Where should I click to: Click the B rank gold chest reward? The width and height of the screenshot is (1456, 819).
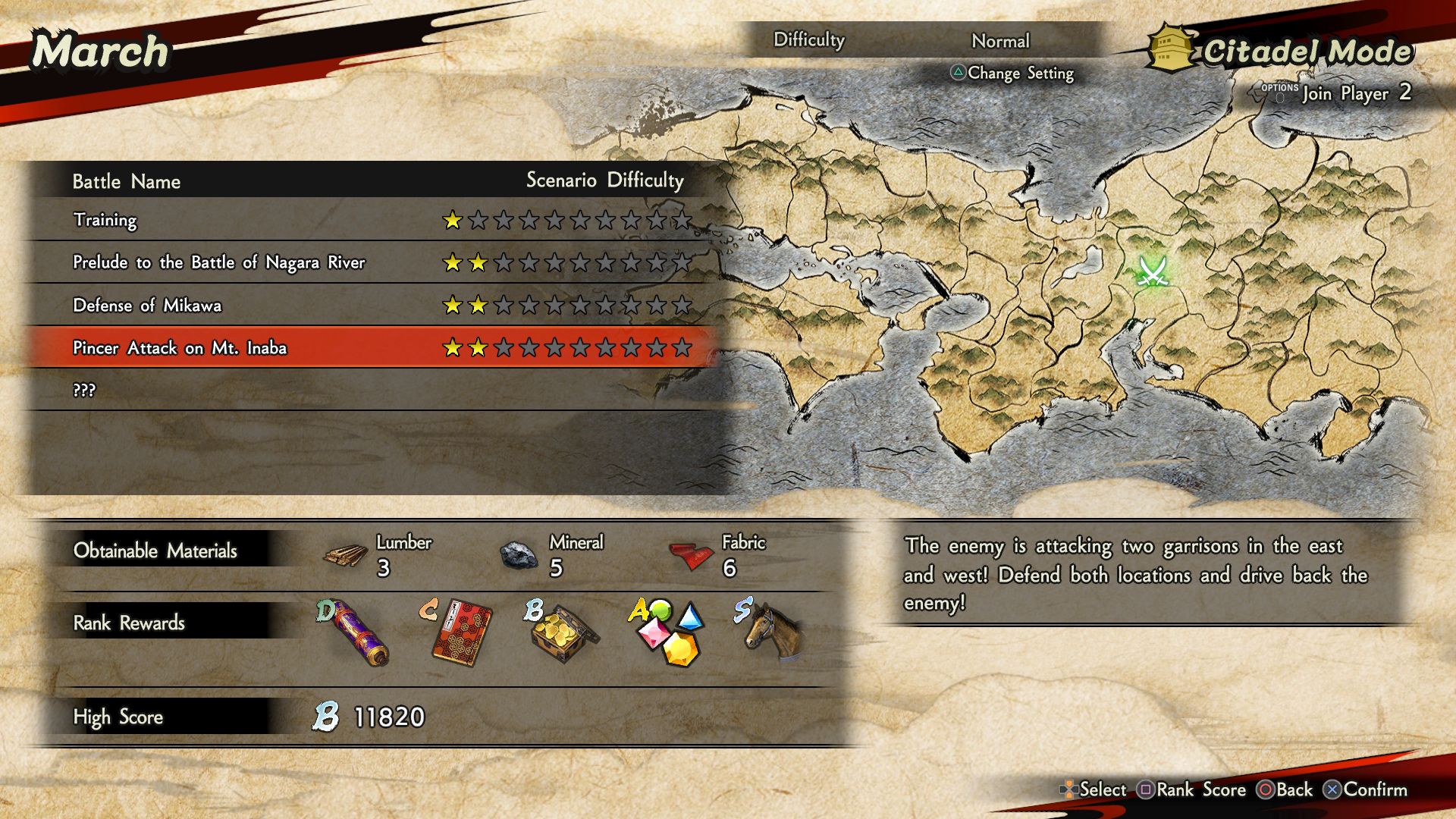tap(563, 634)
